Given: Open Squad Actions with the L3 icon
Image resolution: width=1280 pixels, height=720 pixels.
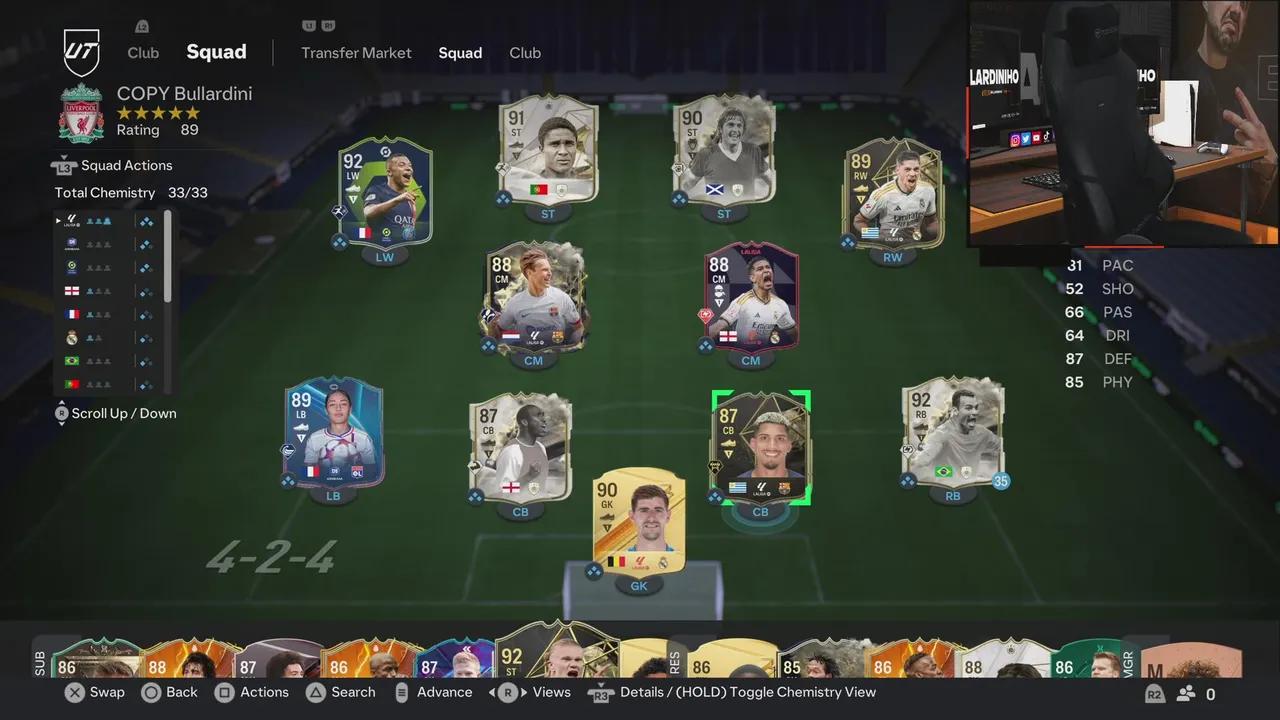Looking at the screenshot, I should click(62, 165).
